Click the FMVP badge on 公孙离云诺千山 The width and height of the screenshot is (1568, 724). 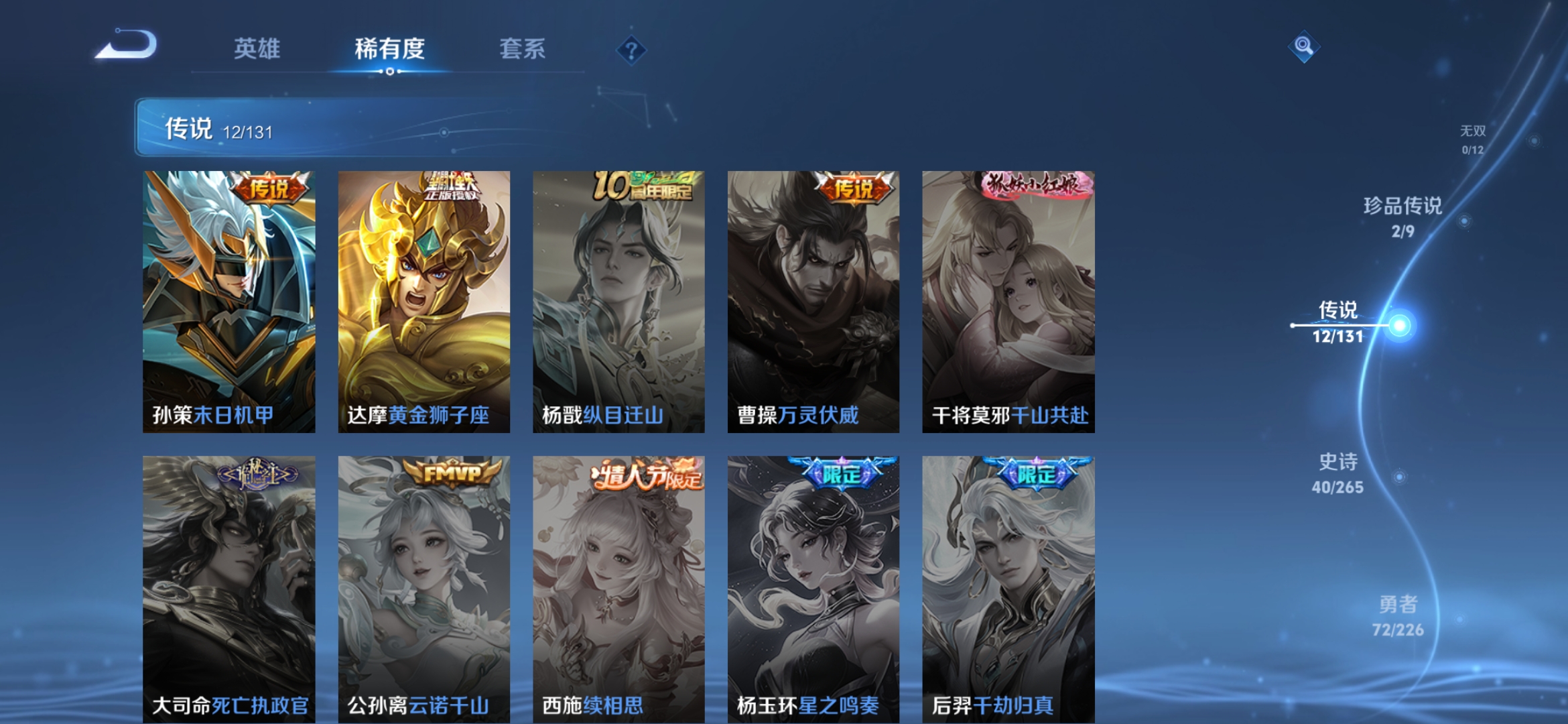tap(448, 473)
